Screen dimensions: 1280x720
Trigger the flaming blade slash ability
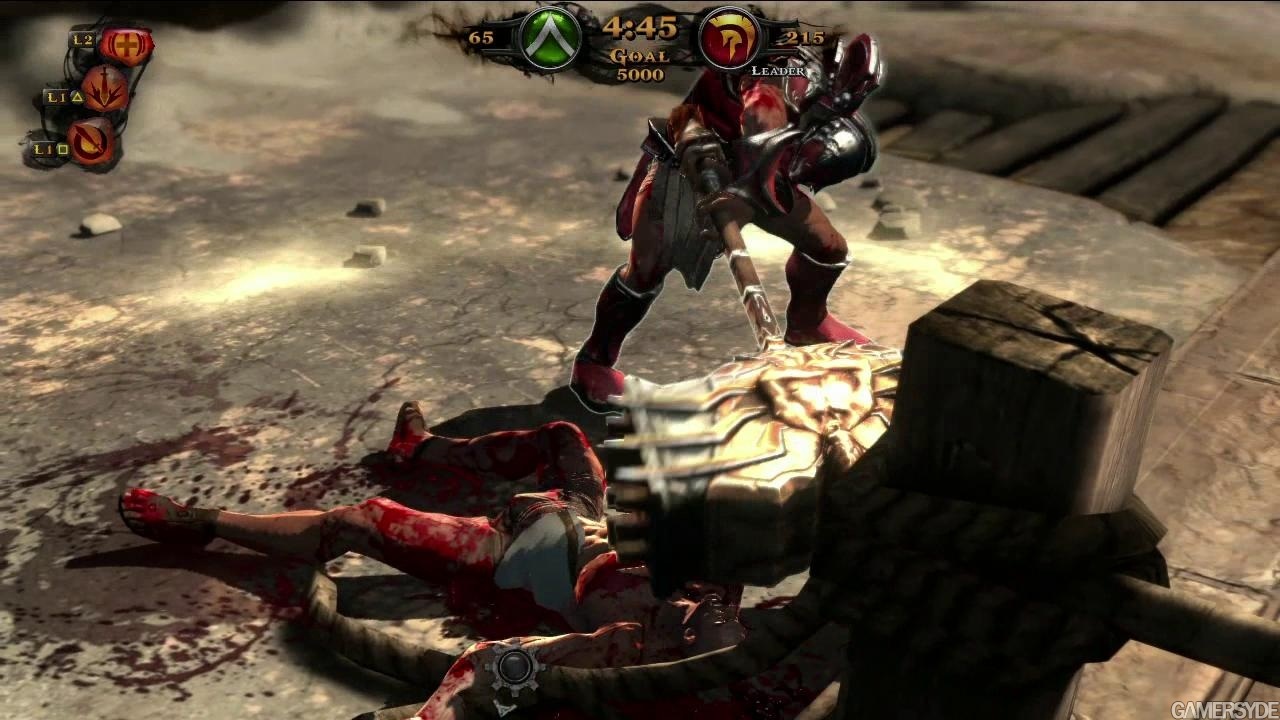coord(92,141)
